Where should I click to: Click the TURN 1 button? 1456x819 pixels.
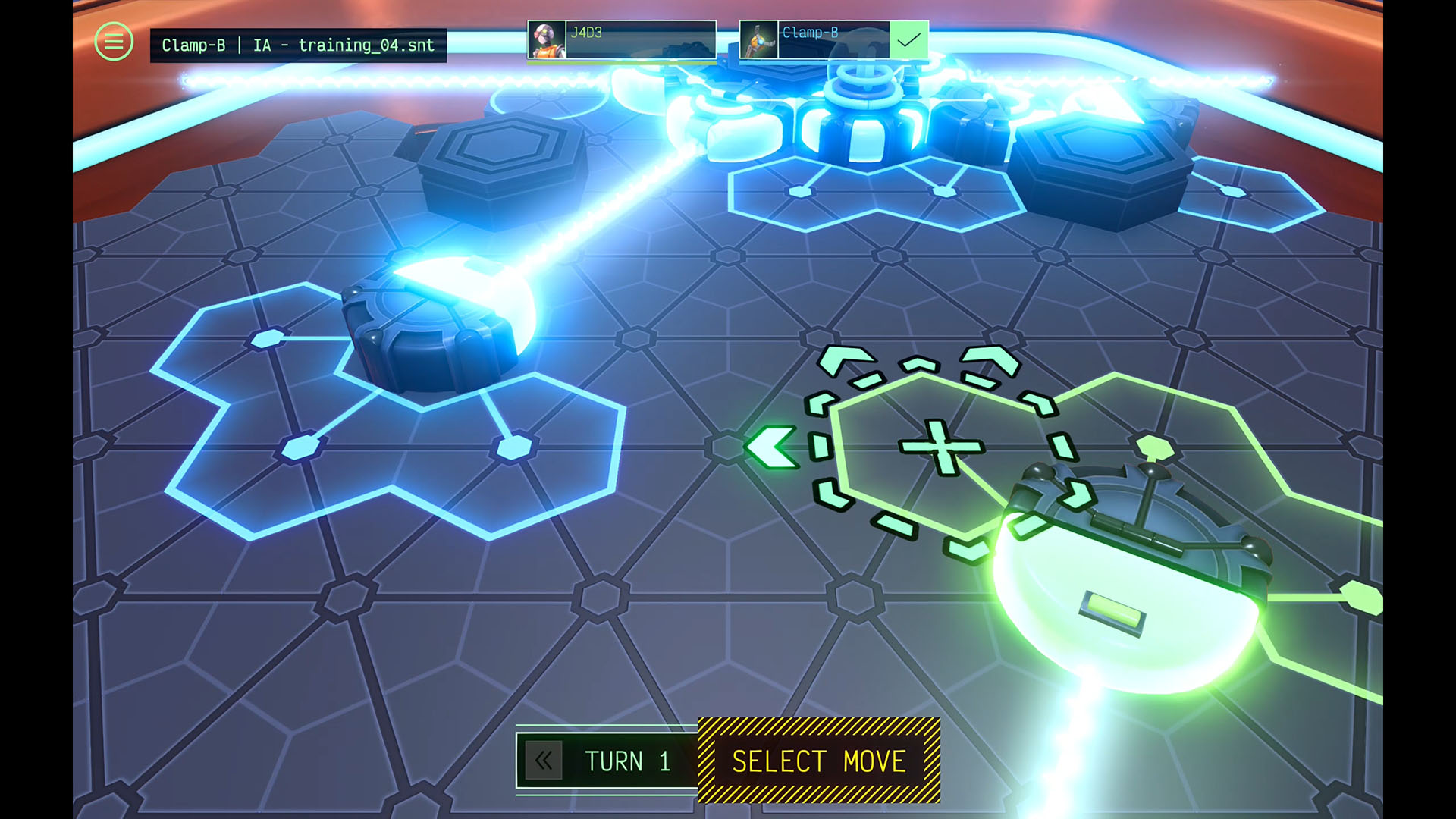pyautogui.click(x=626, y=761)
